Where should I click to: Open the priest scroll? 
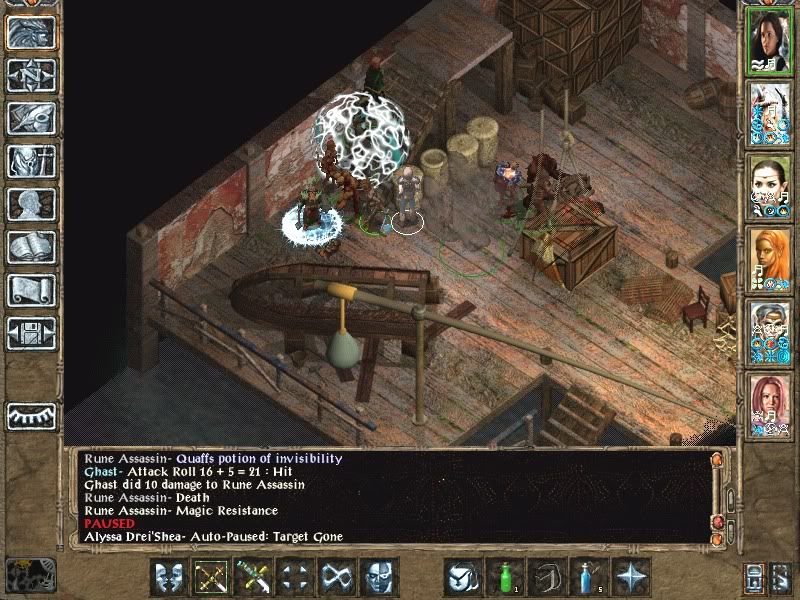(x=31, y=290)
